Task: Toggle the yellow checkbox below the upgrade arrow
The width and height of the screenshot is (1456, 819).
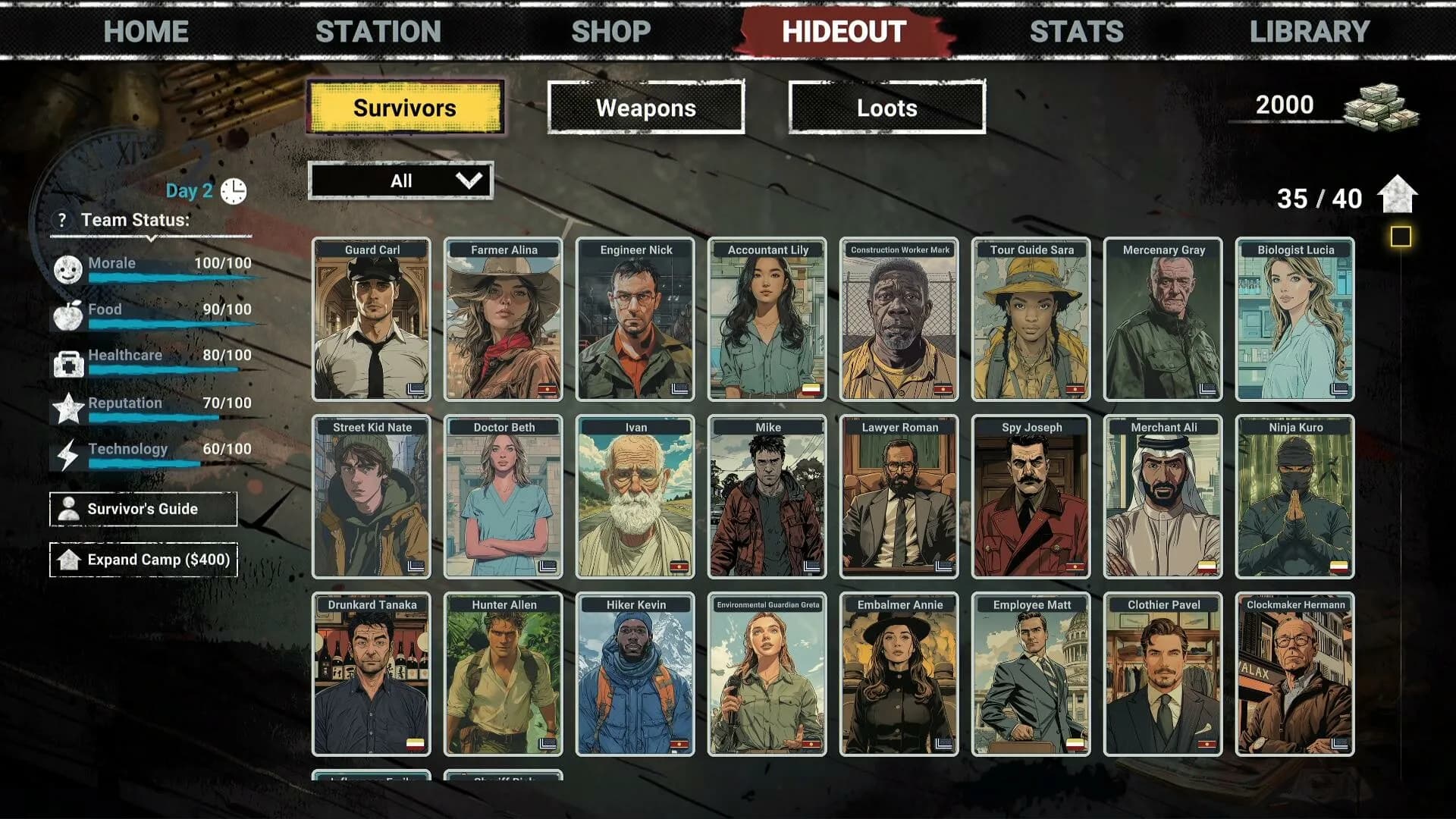Action: coord(1400,236)
